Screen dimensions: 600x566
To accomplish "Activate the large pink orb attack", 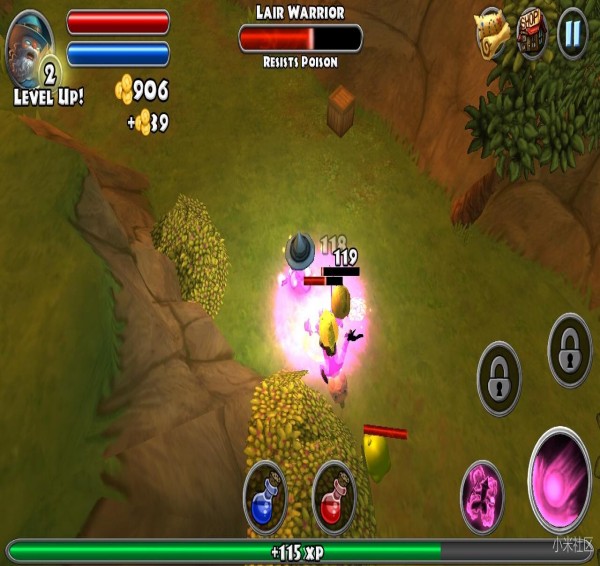I will (x=560, y=479).
